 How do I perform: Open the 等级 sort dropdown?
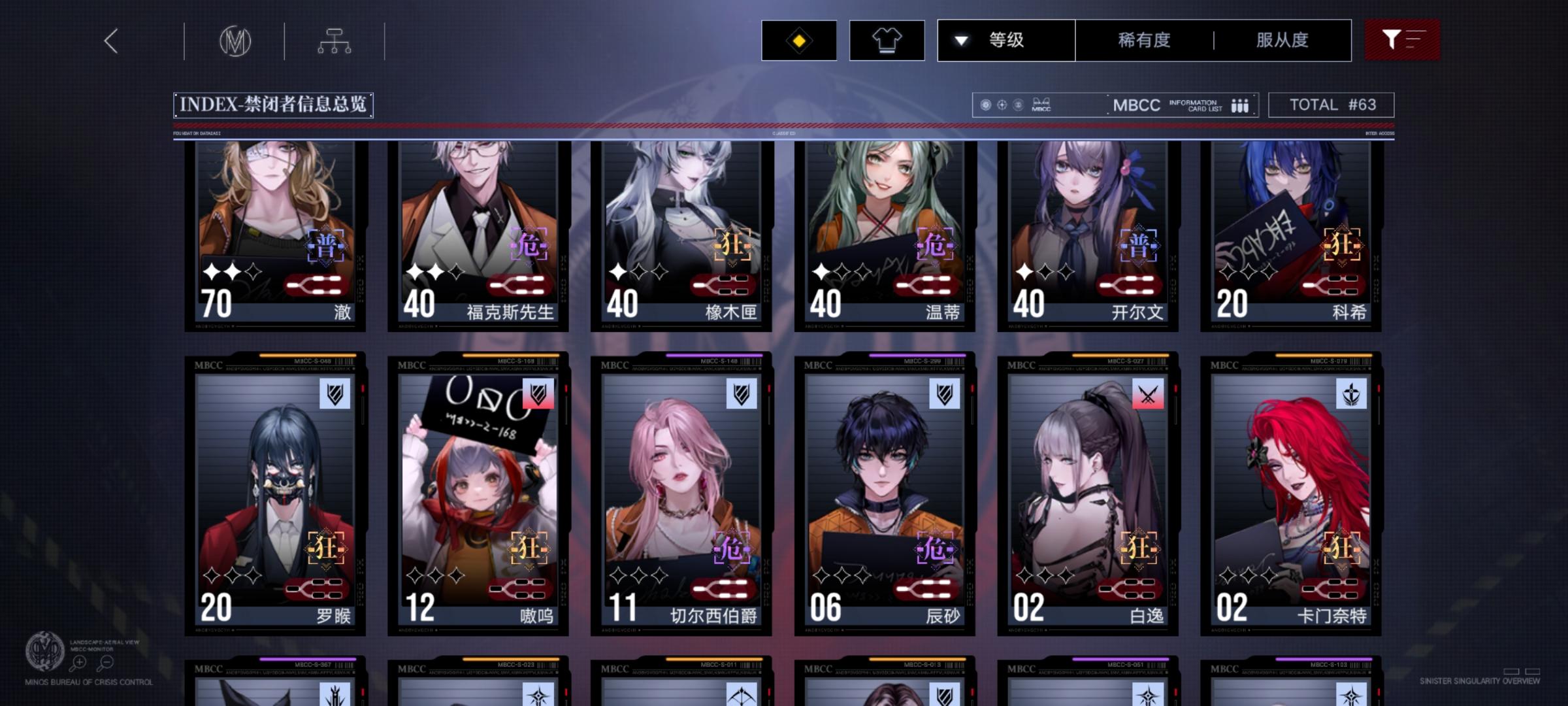pyautogui.click(x=1006, y=40)
